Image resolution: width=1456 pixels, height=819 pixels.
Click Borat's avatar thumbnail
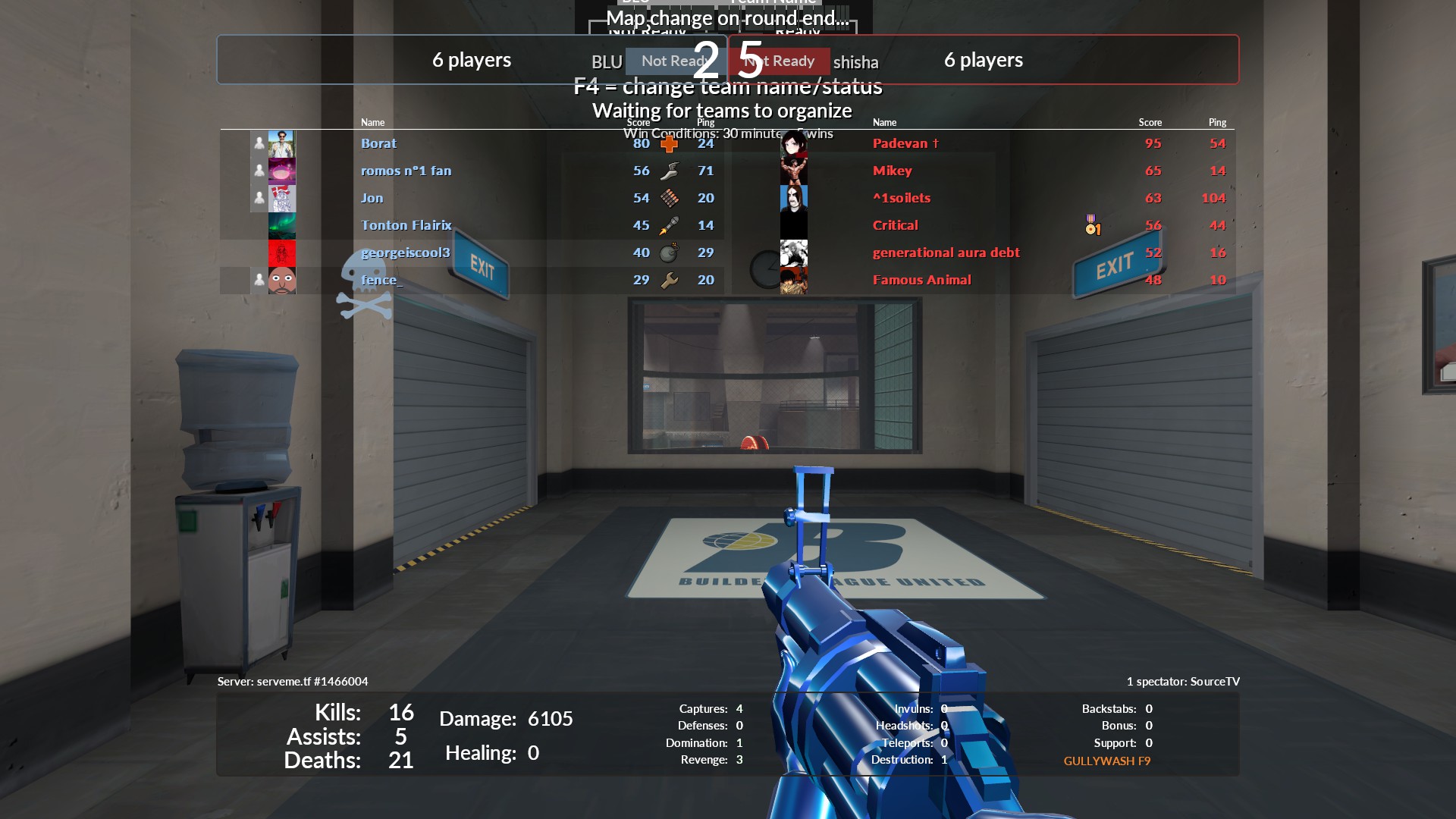click(x=281, y=143)
